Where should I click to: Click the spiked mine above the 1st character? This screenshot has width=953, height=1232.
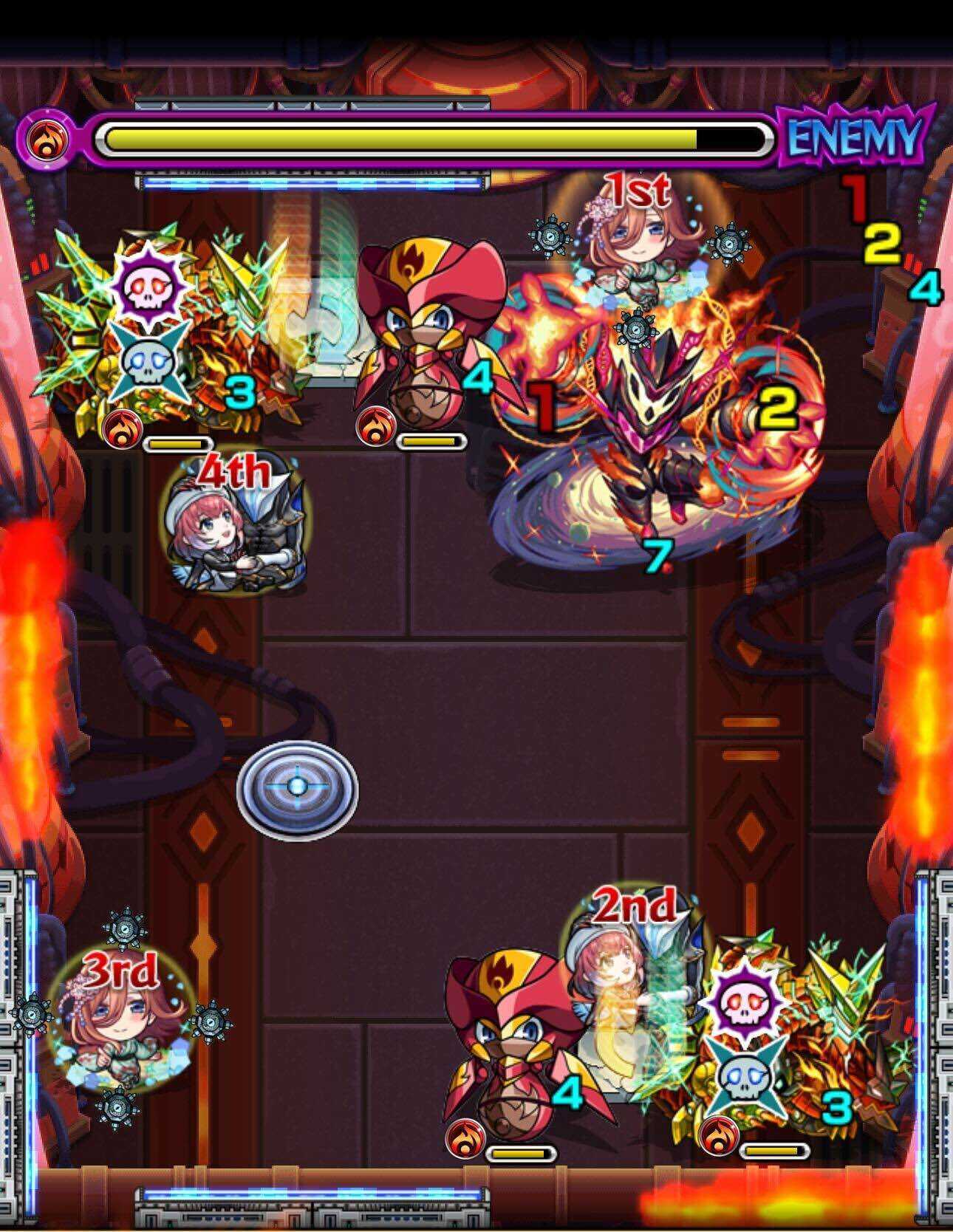(550, 235)
